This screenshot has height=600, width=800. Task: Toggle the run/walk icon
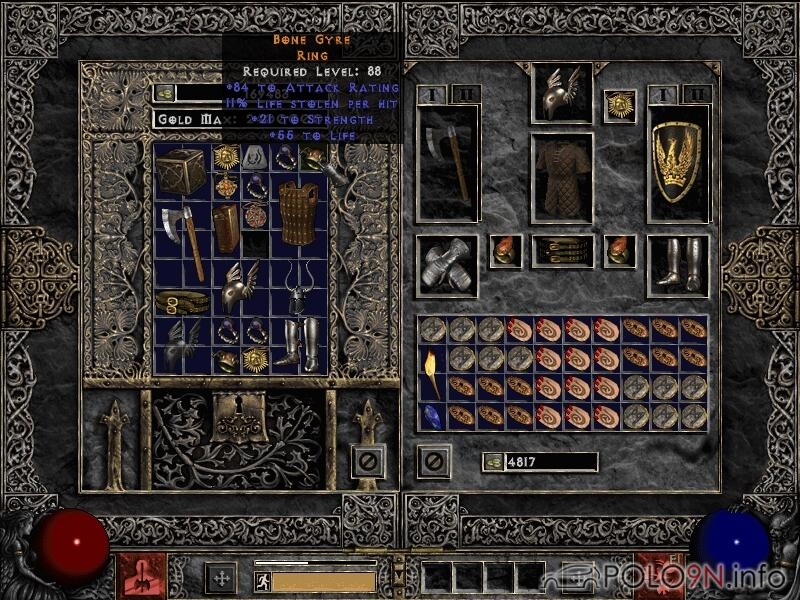(x=262, y=581)
